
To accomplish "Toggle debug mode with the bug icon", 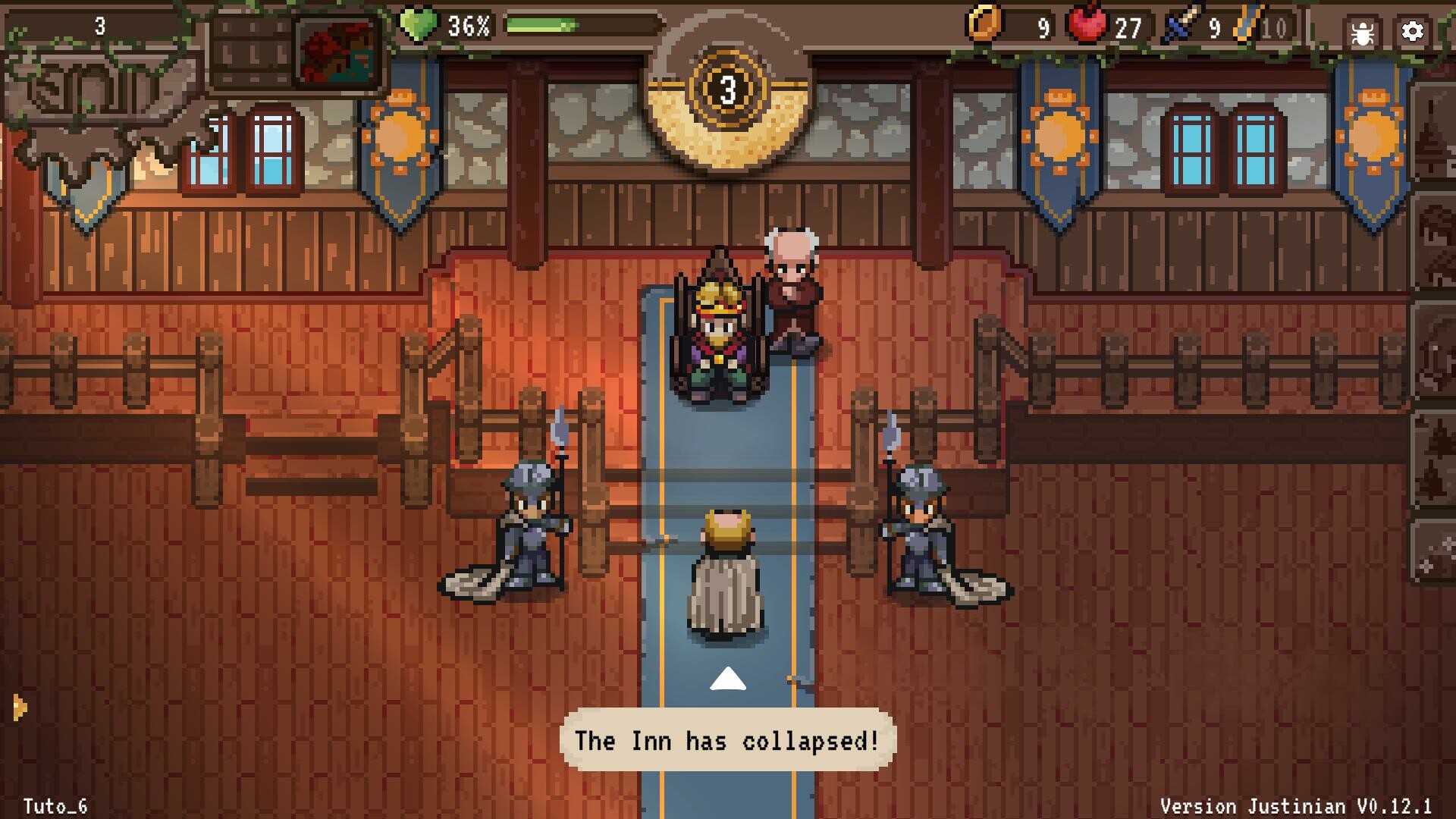I will pos(1360,31).
